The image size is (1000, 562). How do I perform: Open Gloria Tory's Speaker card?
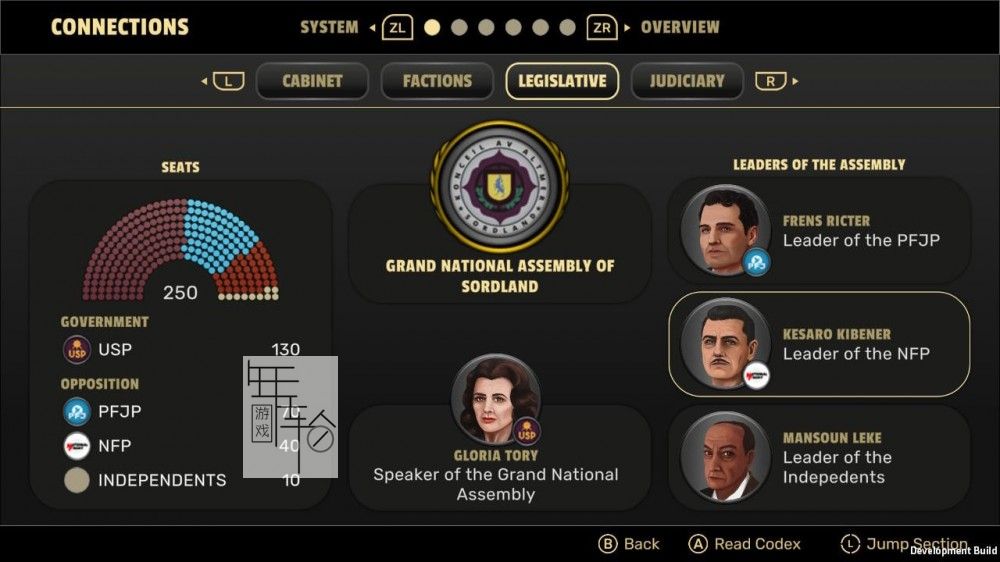(x=496, y=455)
